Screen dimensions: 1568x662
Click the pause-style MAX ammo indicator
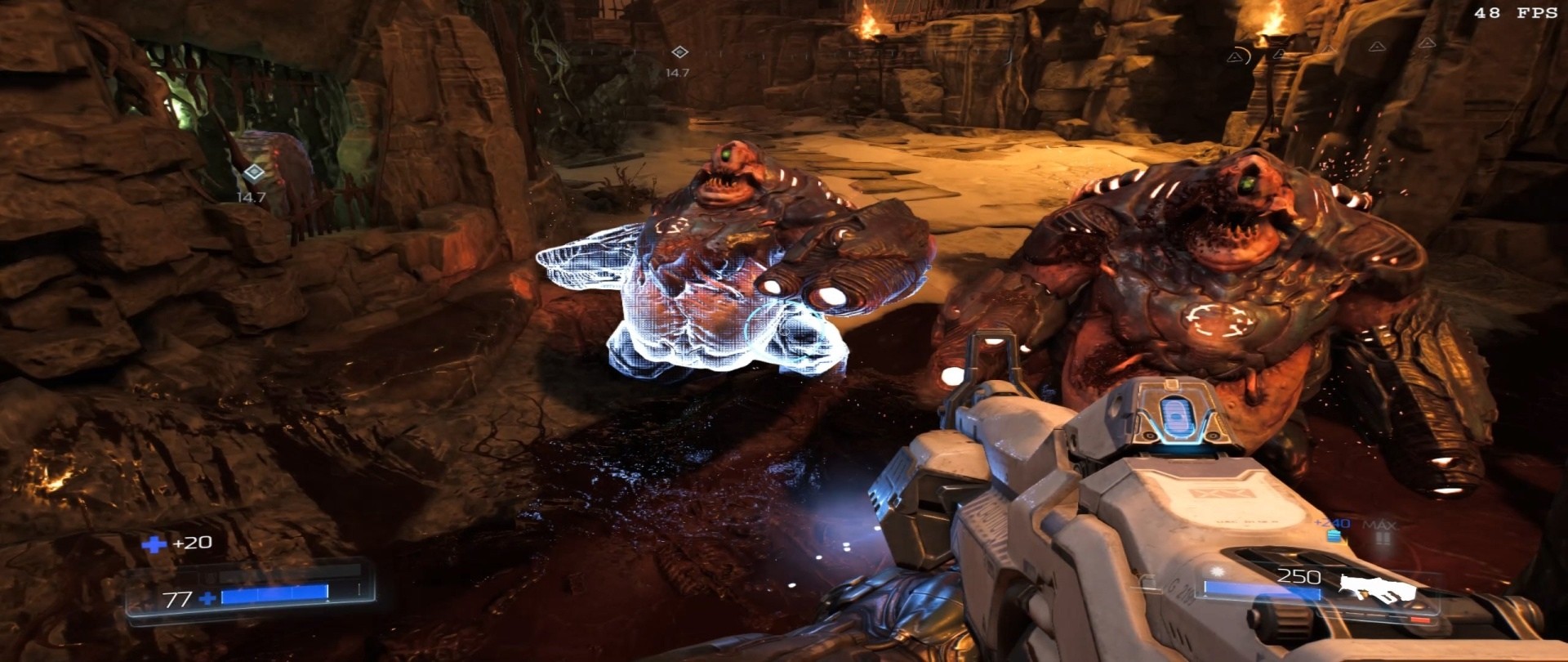(1381, 539)
